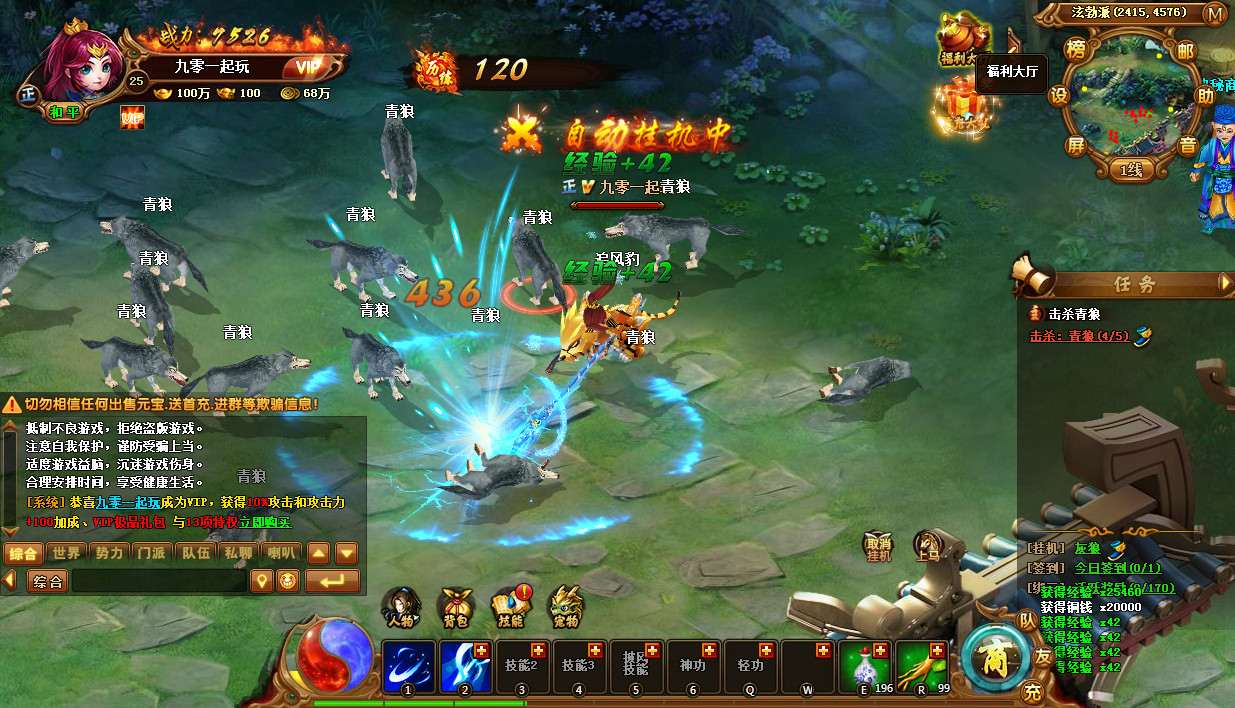Use the ginseng root item slot
Image resolution: width=1235 pixels, height=708 pixels.
[922, 666]
